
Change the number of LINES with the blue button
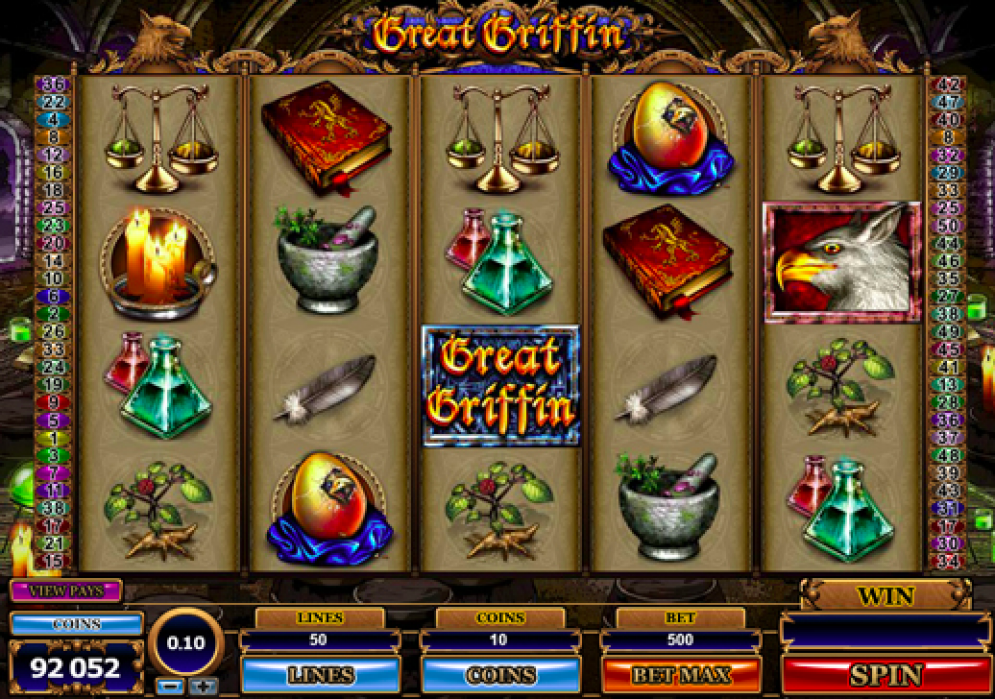point(320,674)
